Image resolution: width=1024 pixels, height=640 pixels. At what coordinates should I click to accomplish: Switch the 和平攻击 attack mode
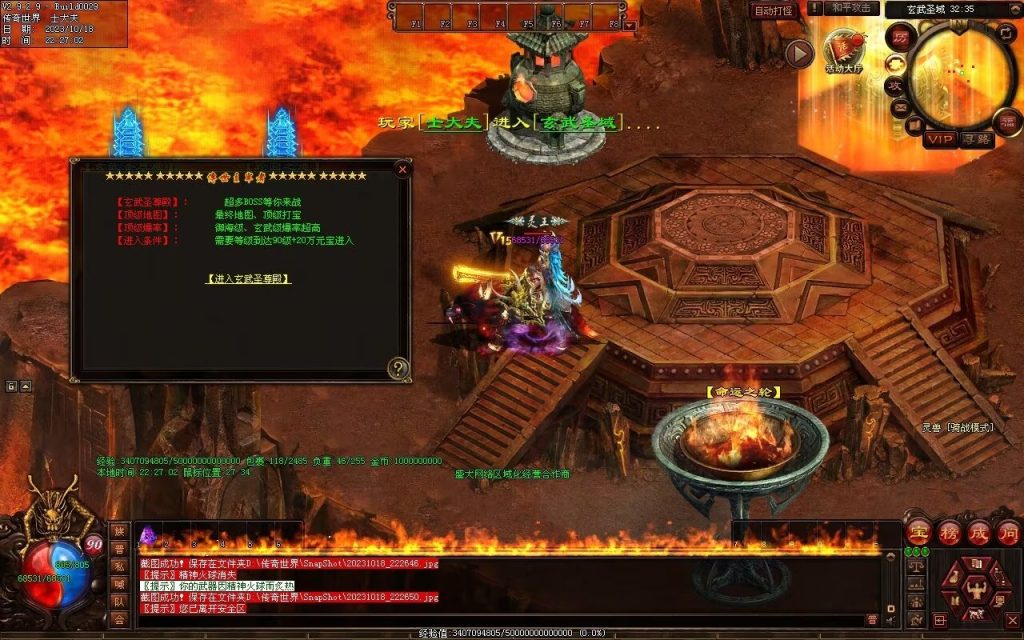tap(853, 8)
